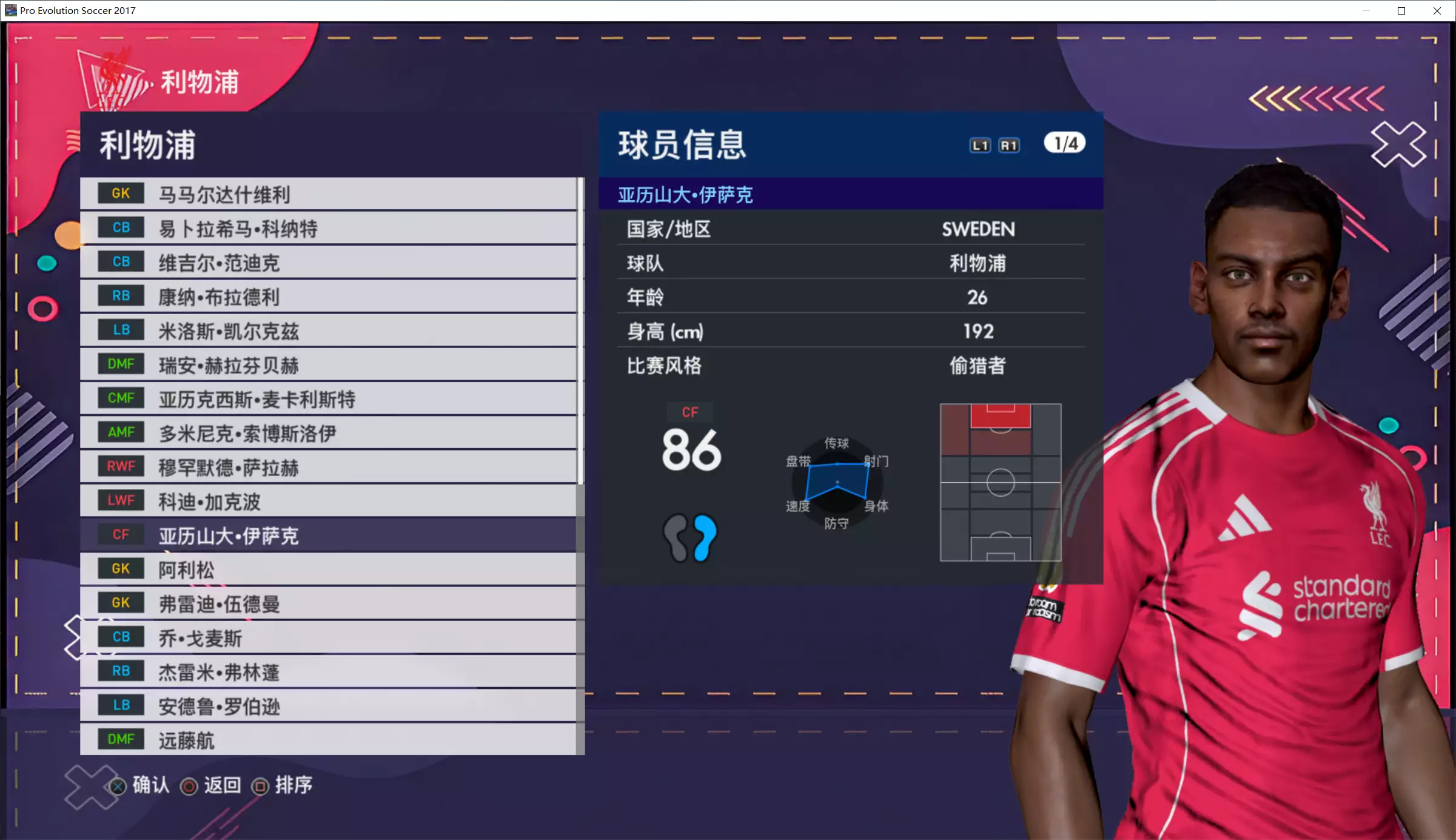
Task: Select DMF 远藤航 in the list
Action: 327,739
